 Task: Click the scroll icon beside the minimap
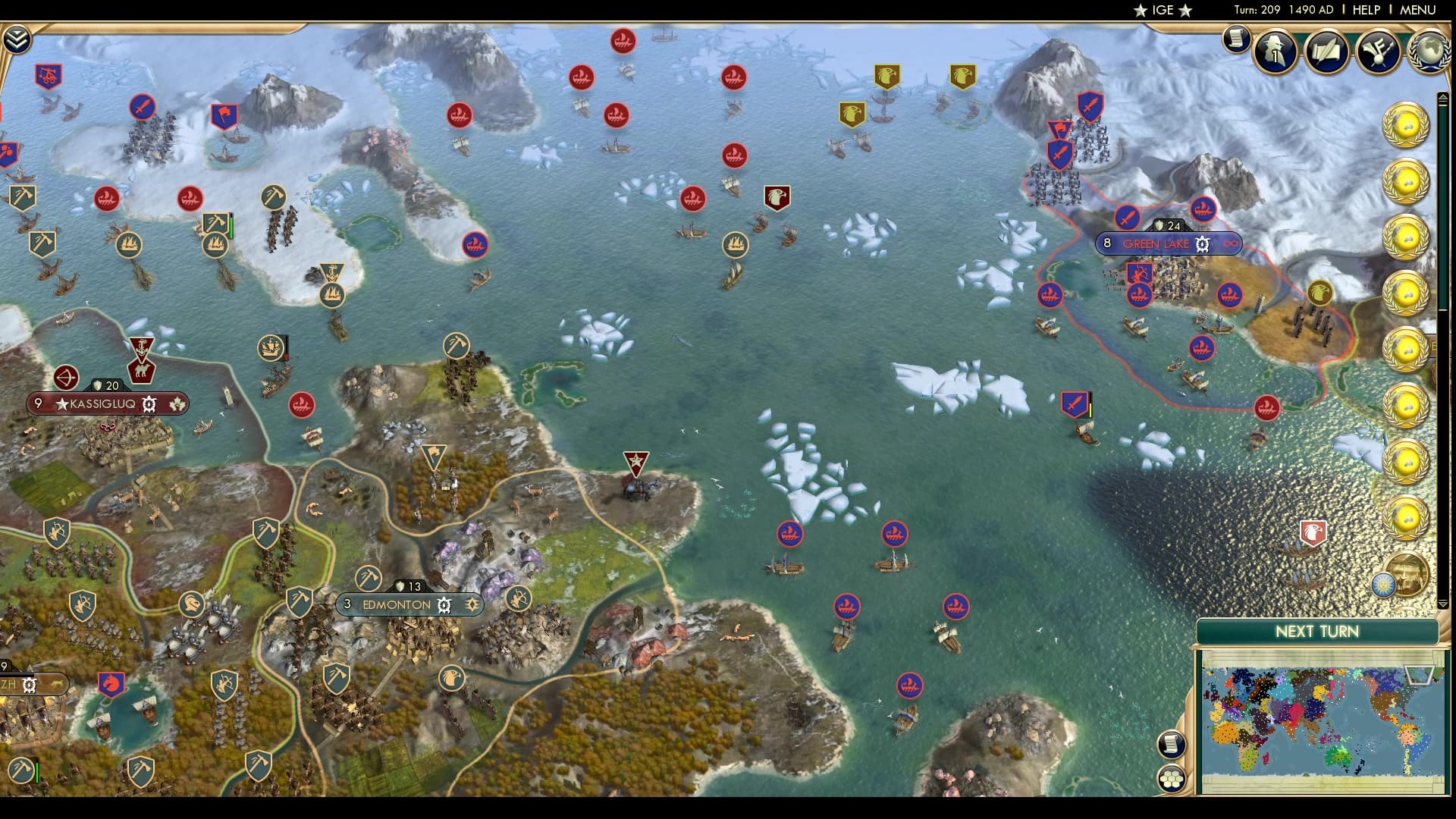coord(1170,745)
